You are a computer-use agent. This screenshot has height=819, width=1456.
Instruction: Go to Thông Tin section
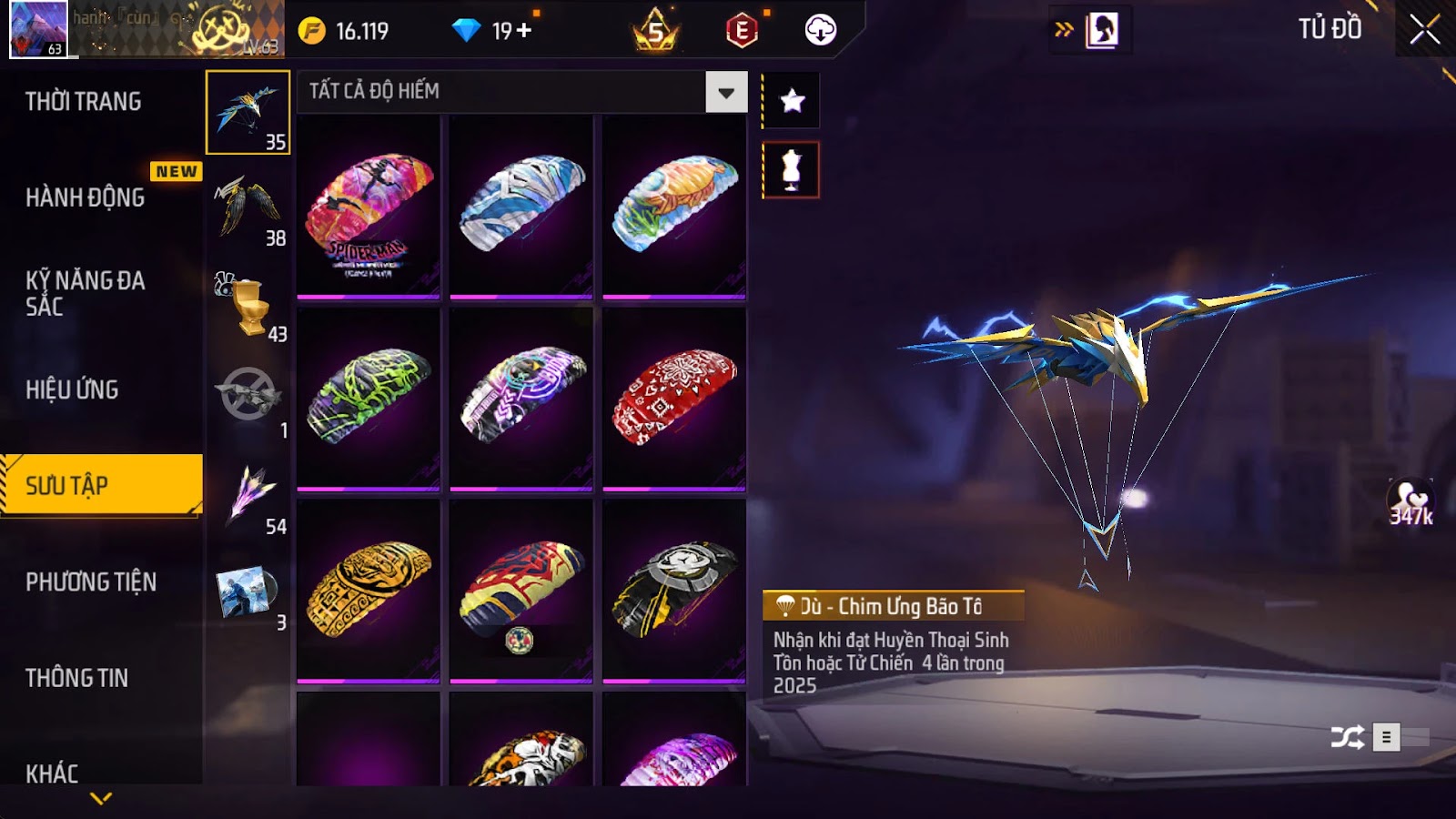pyautogui.click(x=76, y=678)
